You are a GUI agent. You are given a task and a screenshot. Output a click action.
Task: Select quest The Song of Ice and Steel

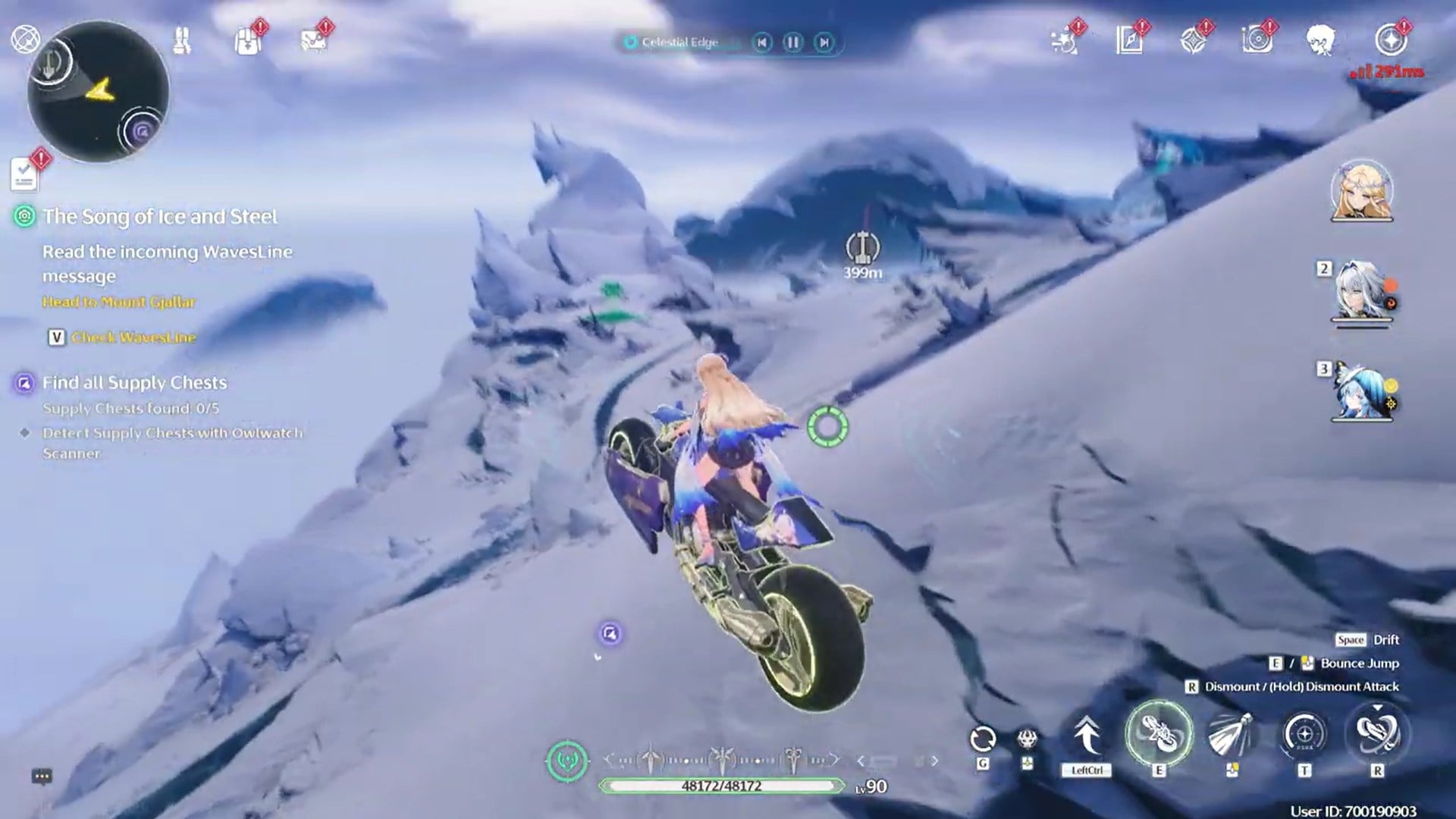pos(161,216)
